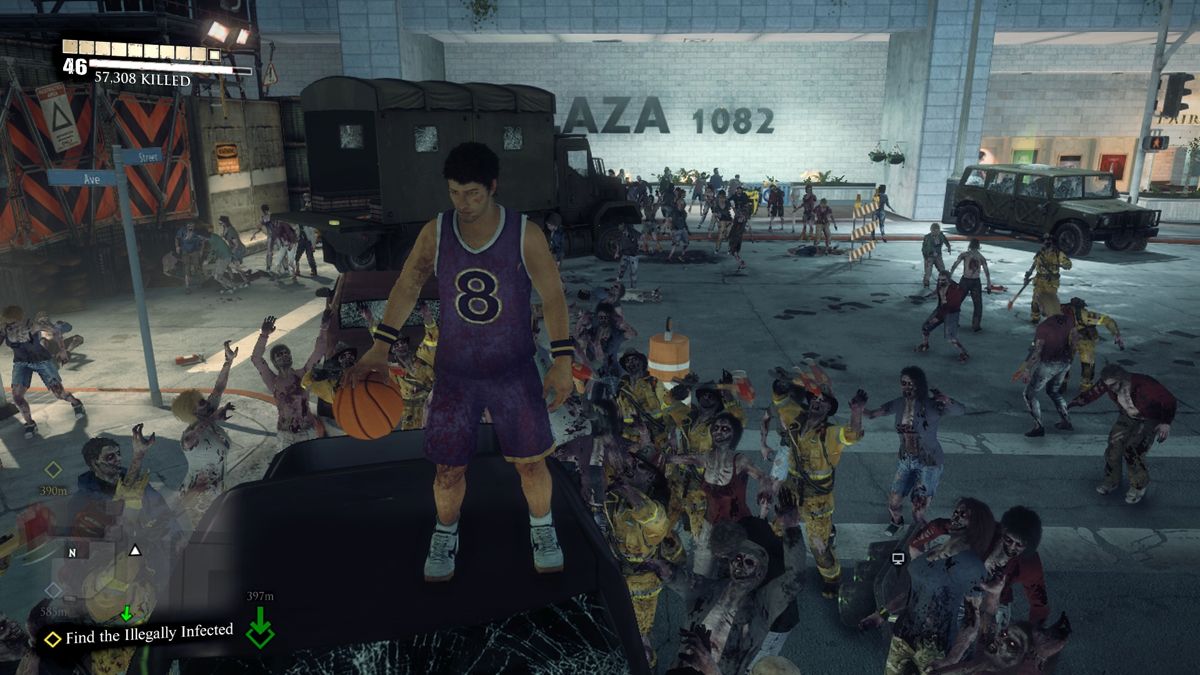1200x675 pixels.
Task: Click the white monitor icon marker
Action: tap(897, 557)
